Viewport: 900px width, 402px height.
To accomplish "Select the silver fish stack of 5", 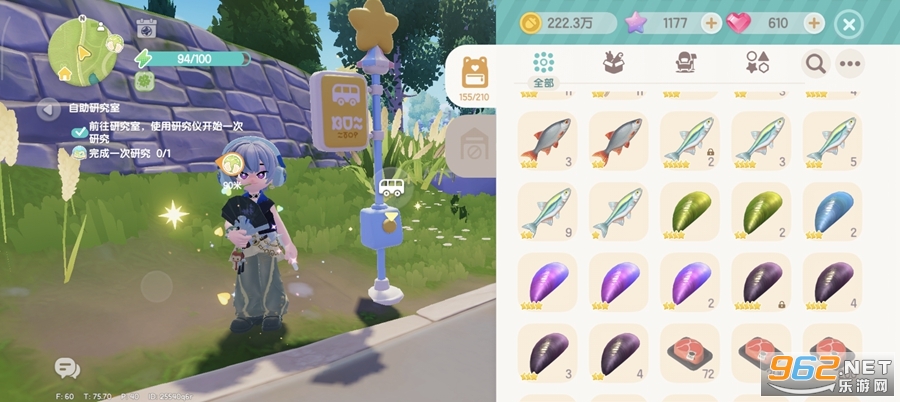I will pyautogui.click(x=832, y=140).
